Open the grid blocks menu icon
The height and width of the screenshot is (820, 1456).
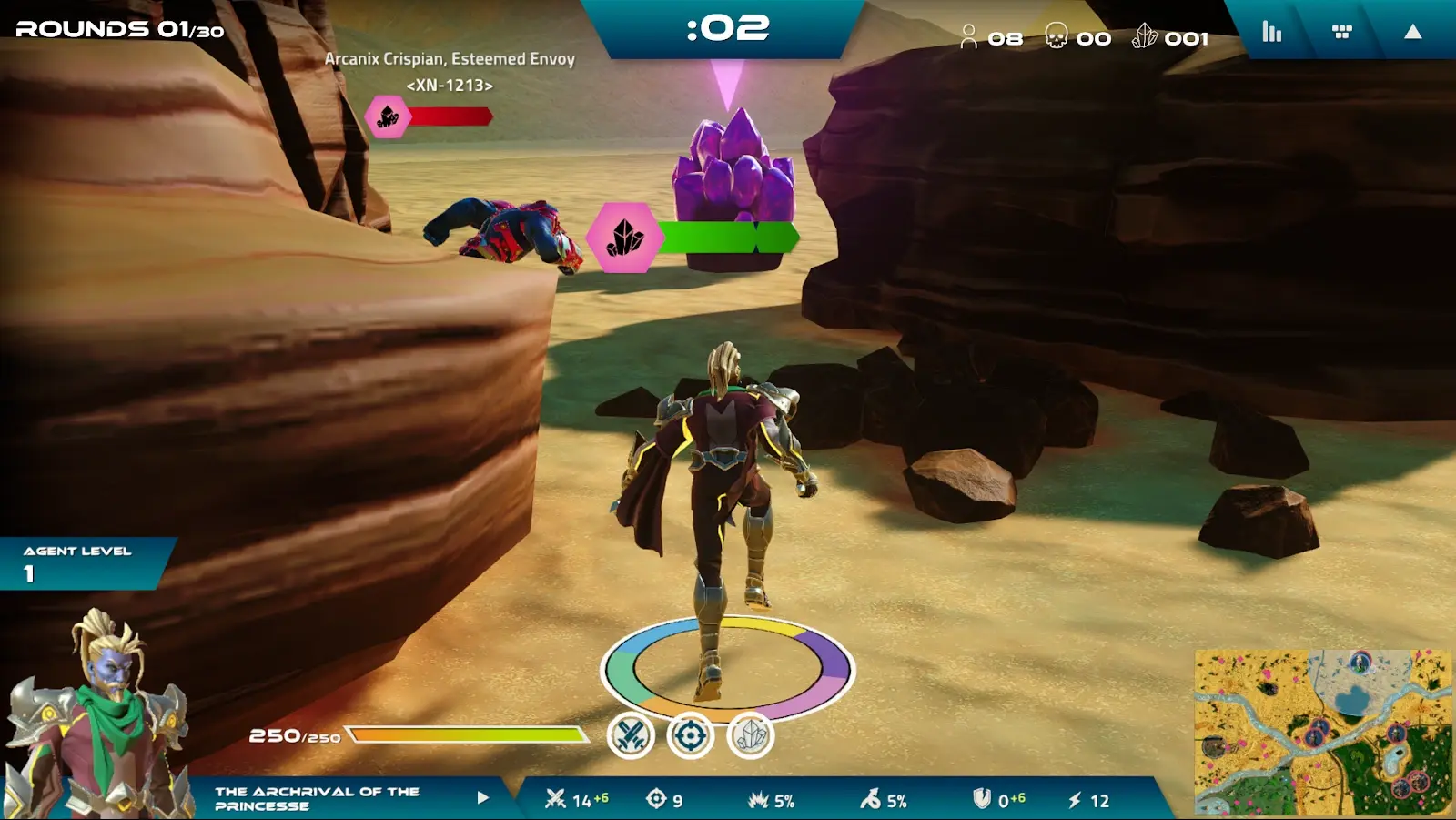pos(1341,33)
